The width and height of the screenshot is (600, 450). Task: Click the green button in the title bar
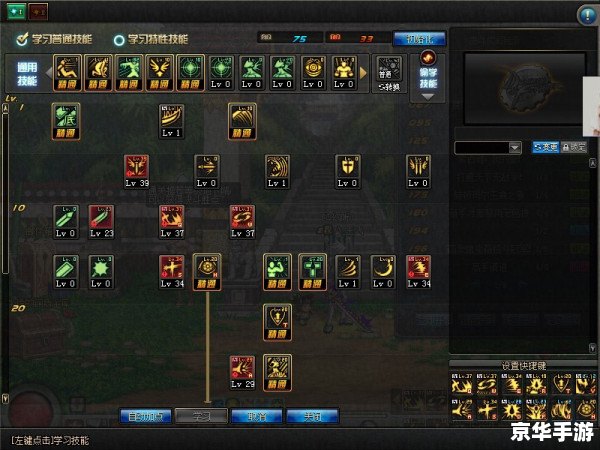click(x=13, y=12)
